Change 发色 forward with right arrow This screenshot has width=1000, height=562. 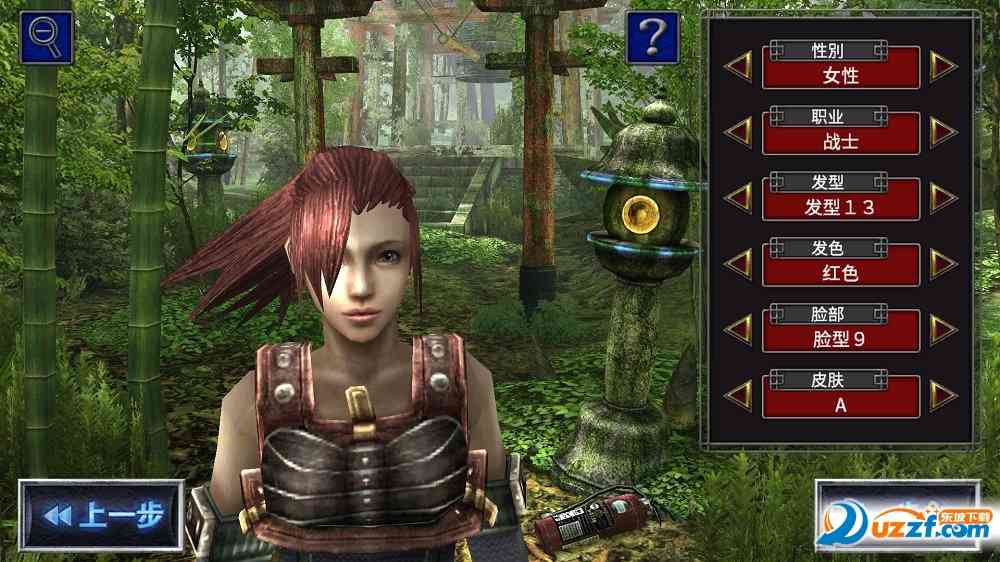(943, 264)
